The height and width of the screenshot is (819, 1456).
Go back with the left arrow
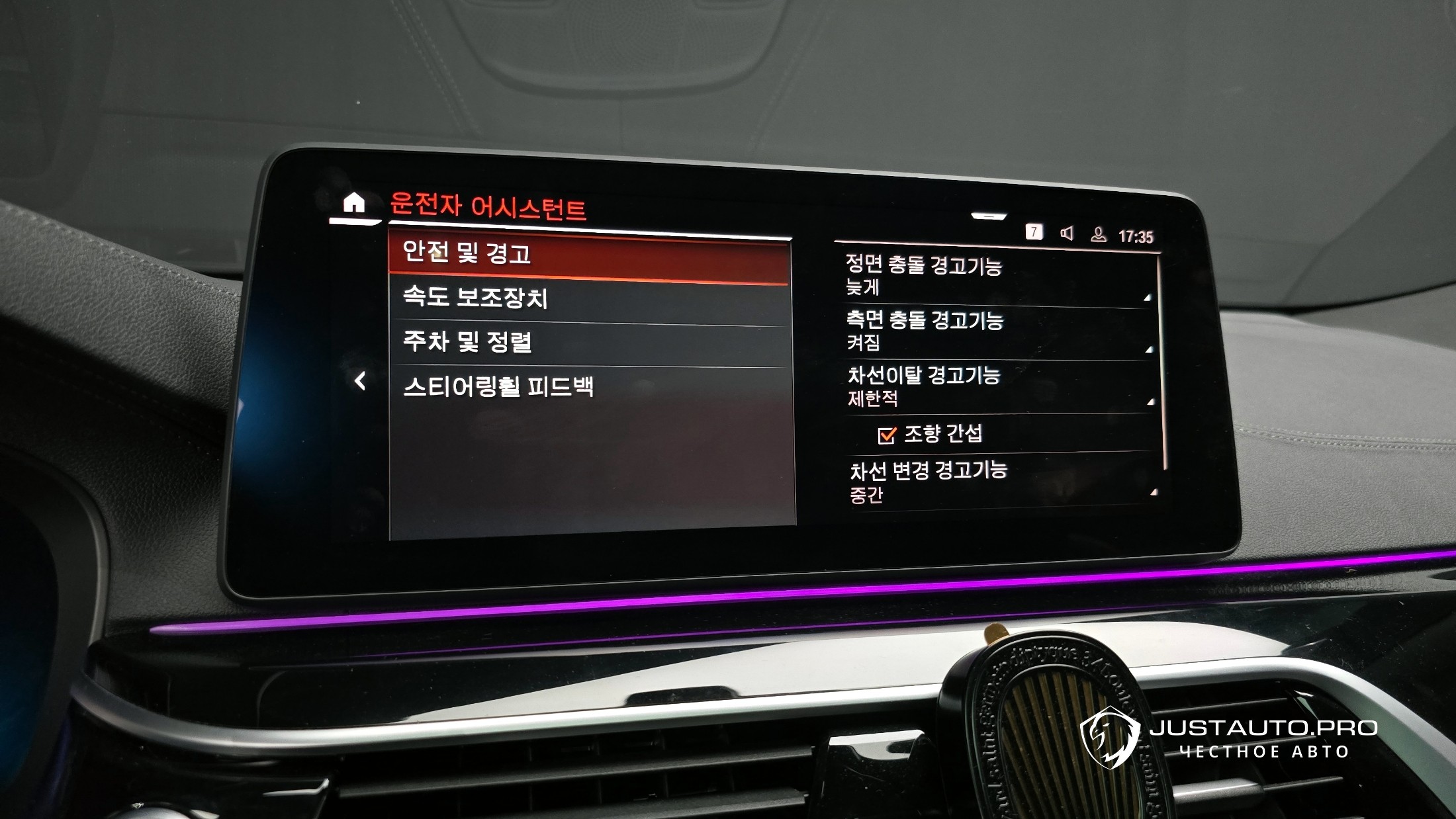pos(360,381)
